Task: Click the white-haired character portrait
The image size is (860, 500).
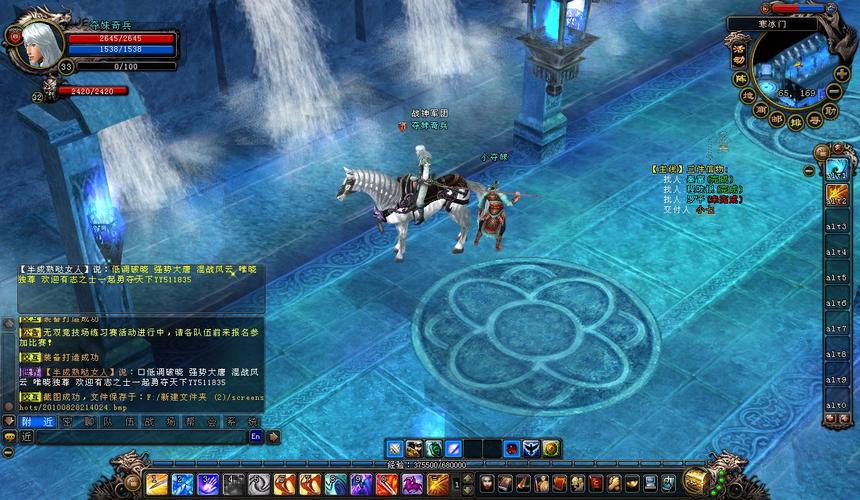Action: click(x=38, y=42)
